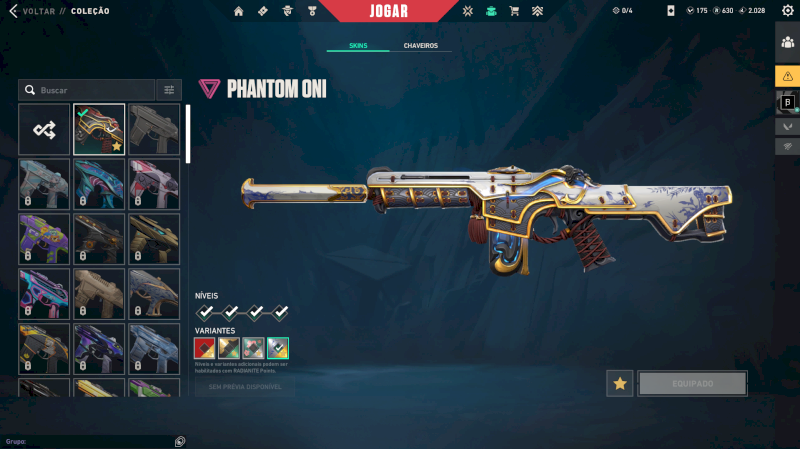The height and width of the screenshot is (449, 800).
Task: Select the first level checkmark under Níveis
Action: coord(205,312)
